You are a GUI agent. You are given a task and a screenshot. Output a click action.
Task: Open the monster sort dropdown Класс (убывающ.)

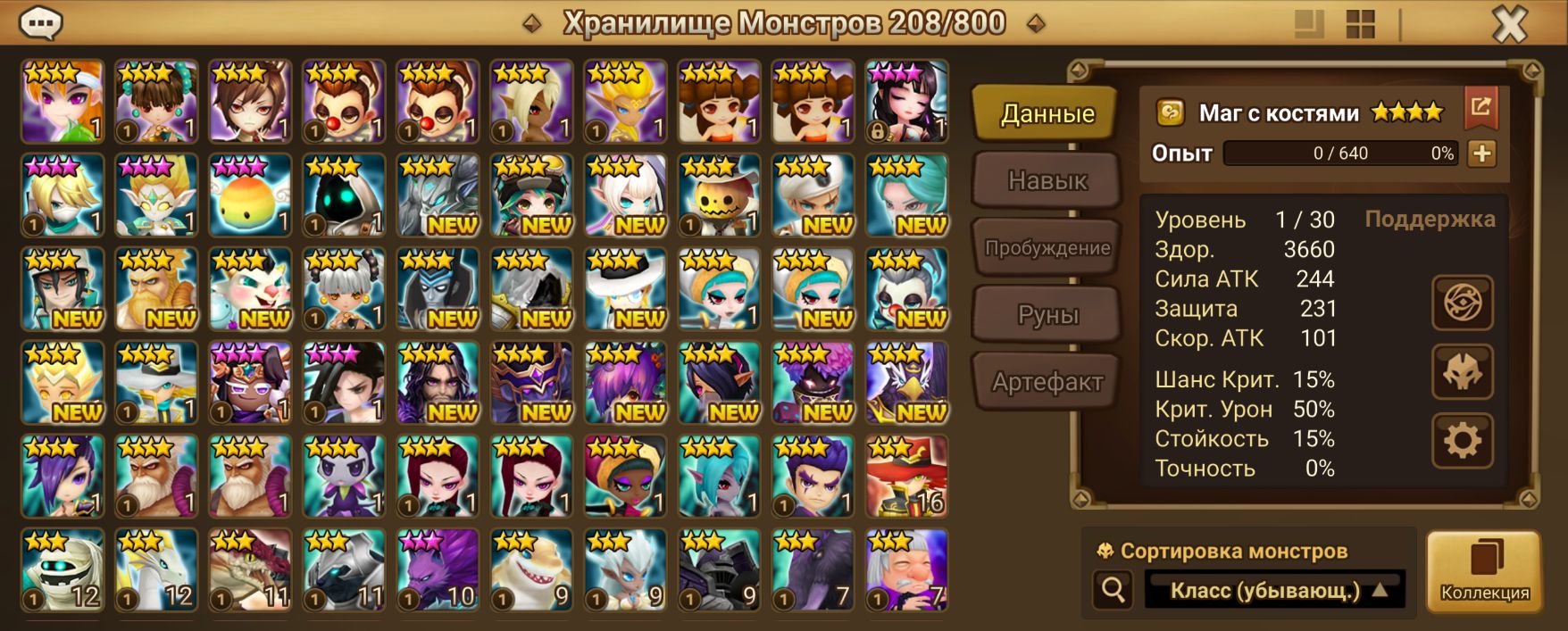[x=1274, y=590]
